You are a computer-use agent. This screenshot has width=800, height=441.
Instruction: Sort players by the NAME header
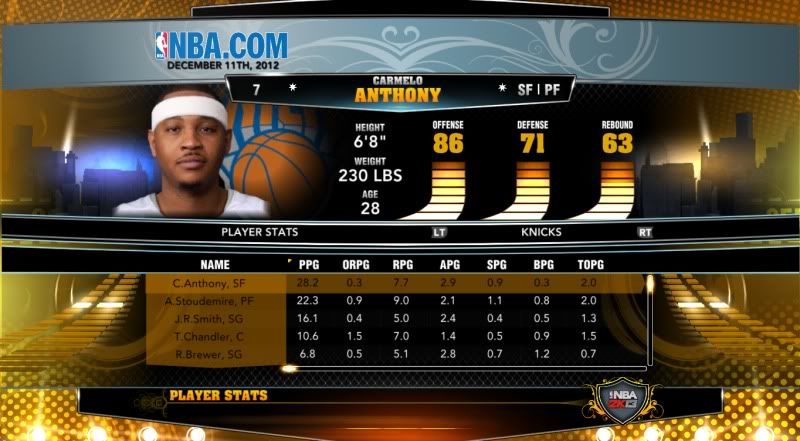[215, 265]
